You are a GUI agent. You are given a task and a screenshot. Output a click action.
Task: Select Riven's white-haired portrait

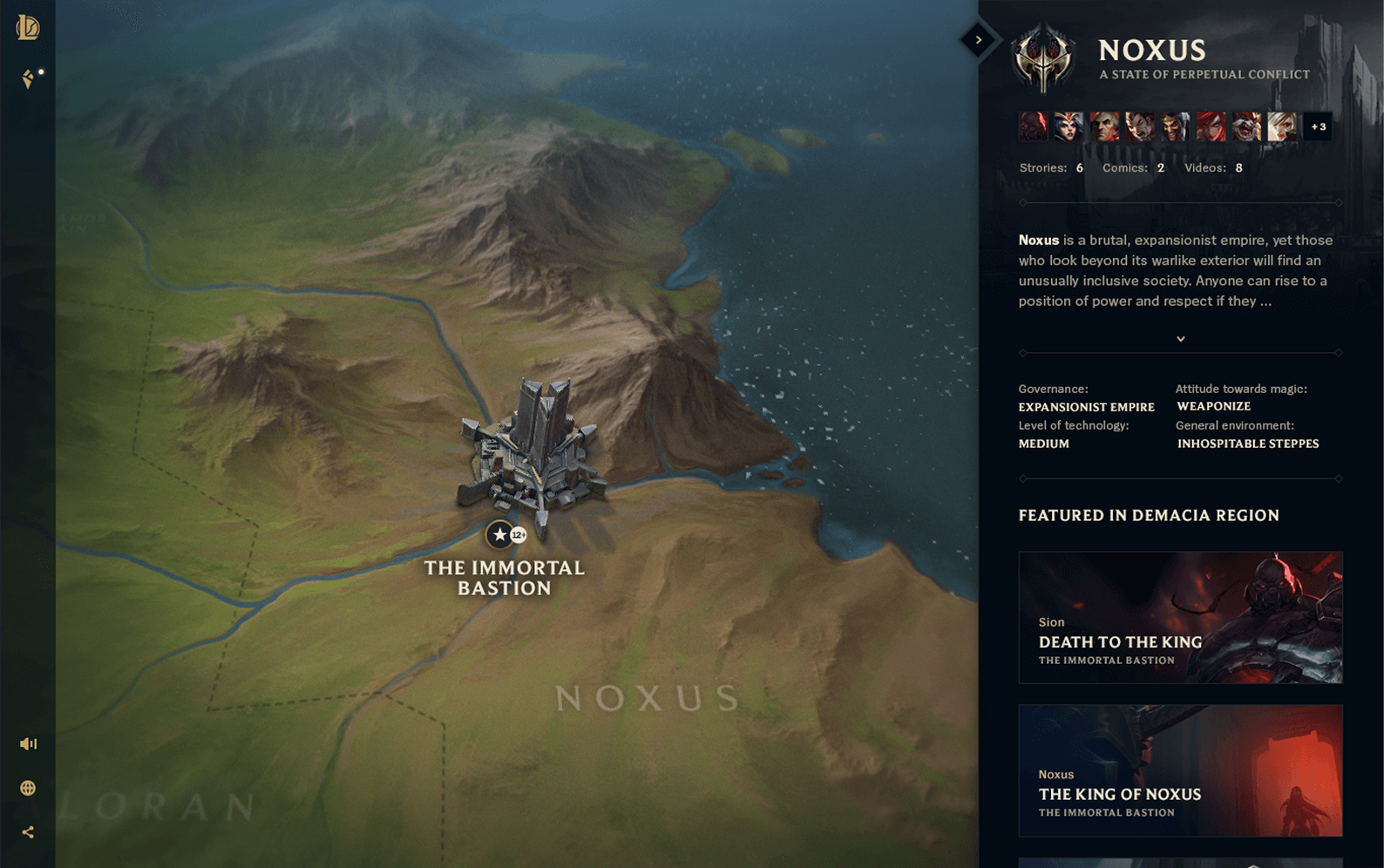(x=1282, y=127)
